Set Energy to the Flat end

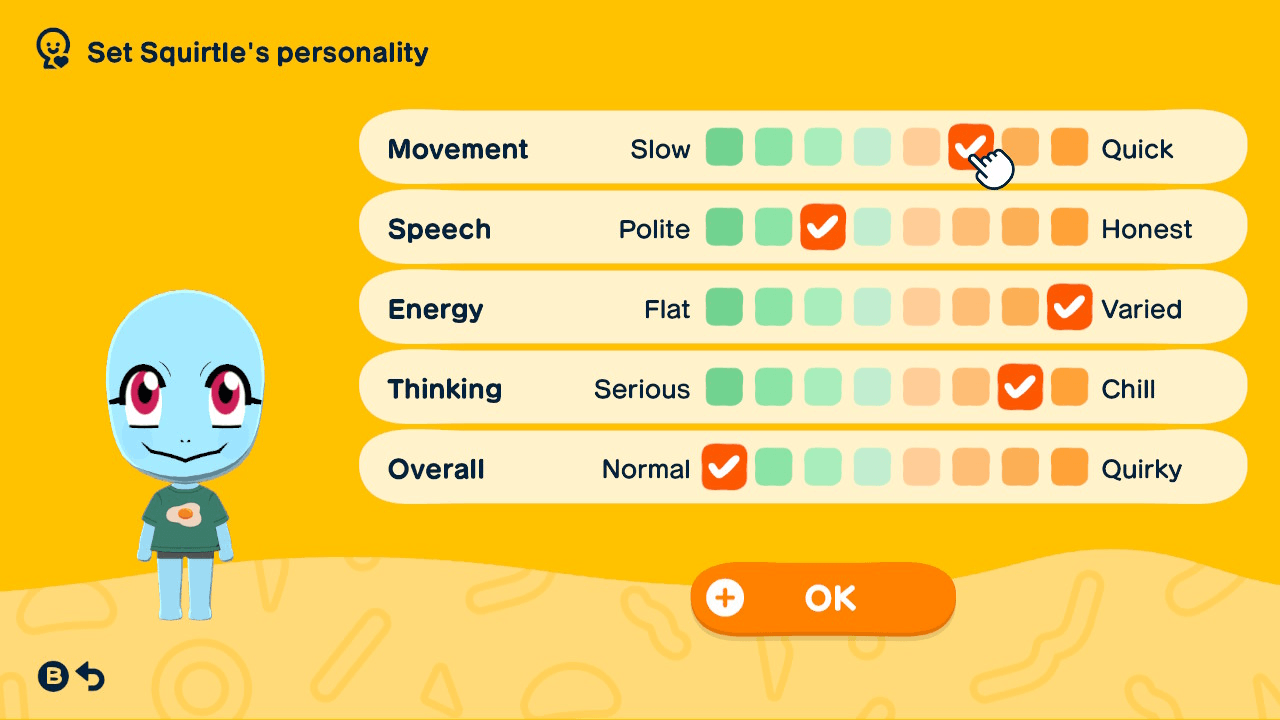tap(724, 308)
